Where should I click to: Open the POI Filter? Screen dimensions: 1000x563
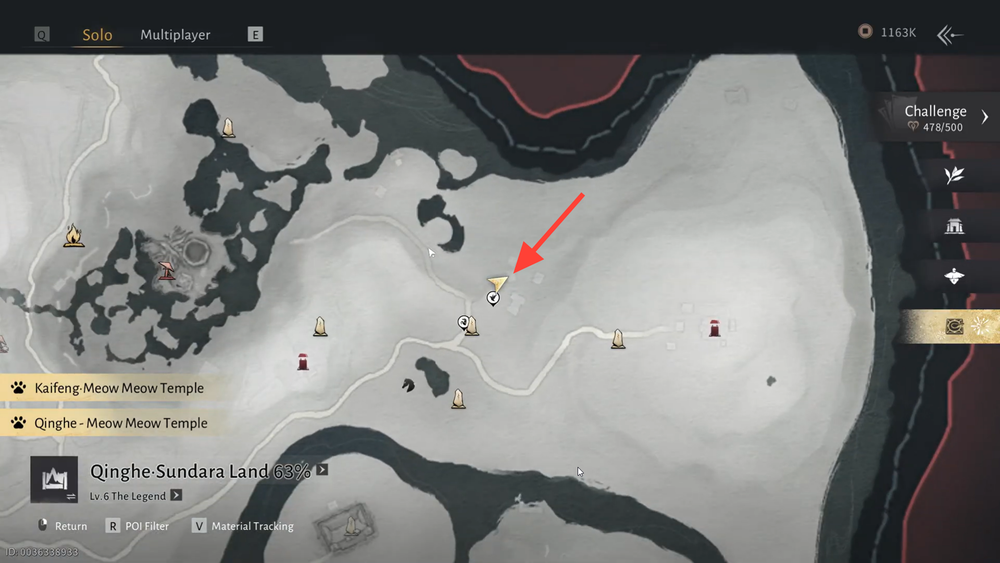click(x=141, y=526)
